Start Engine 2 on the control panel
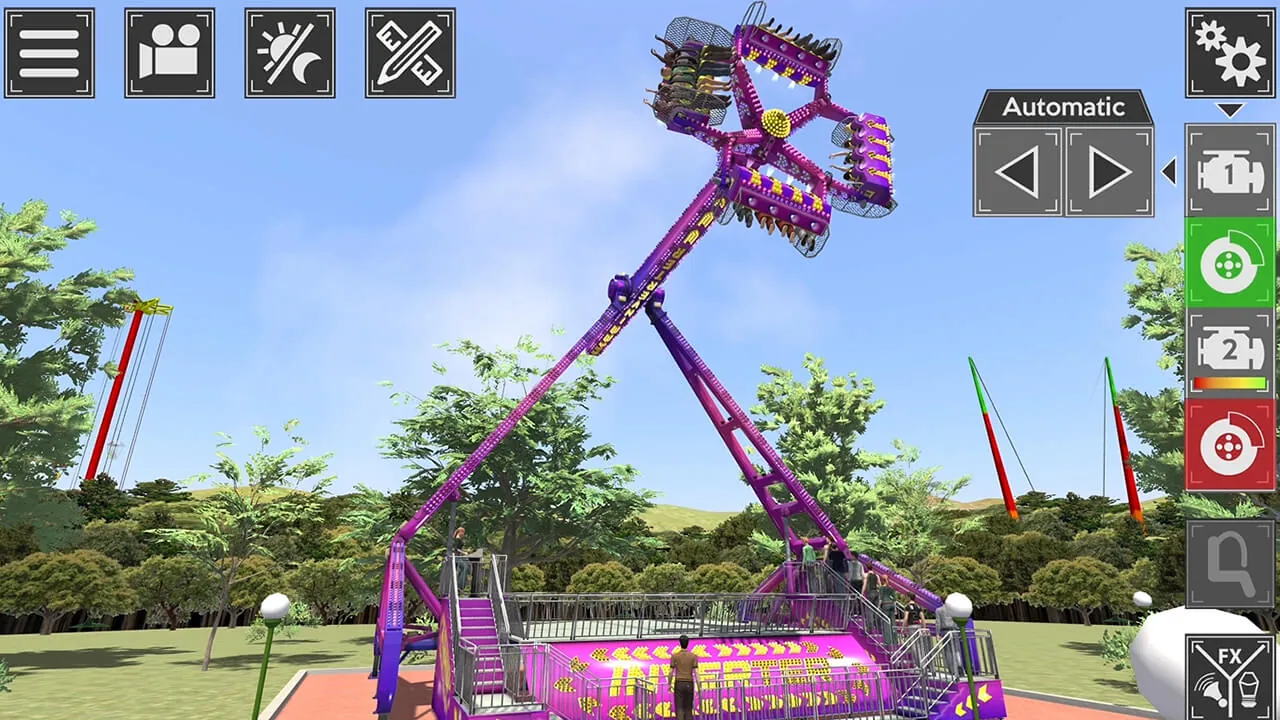Image resolution: width=1280 pixels, height=720 pixels. click(x=1229, y=347)
